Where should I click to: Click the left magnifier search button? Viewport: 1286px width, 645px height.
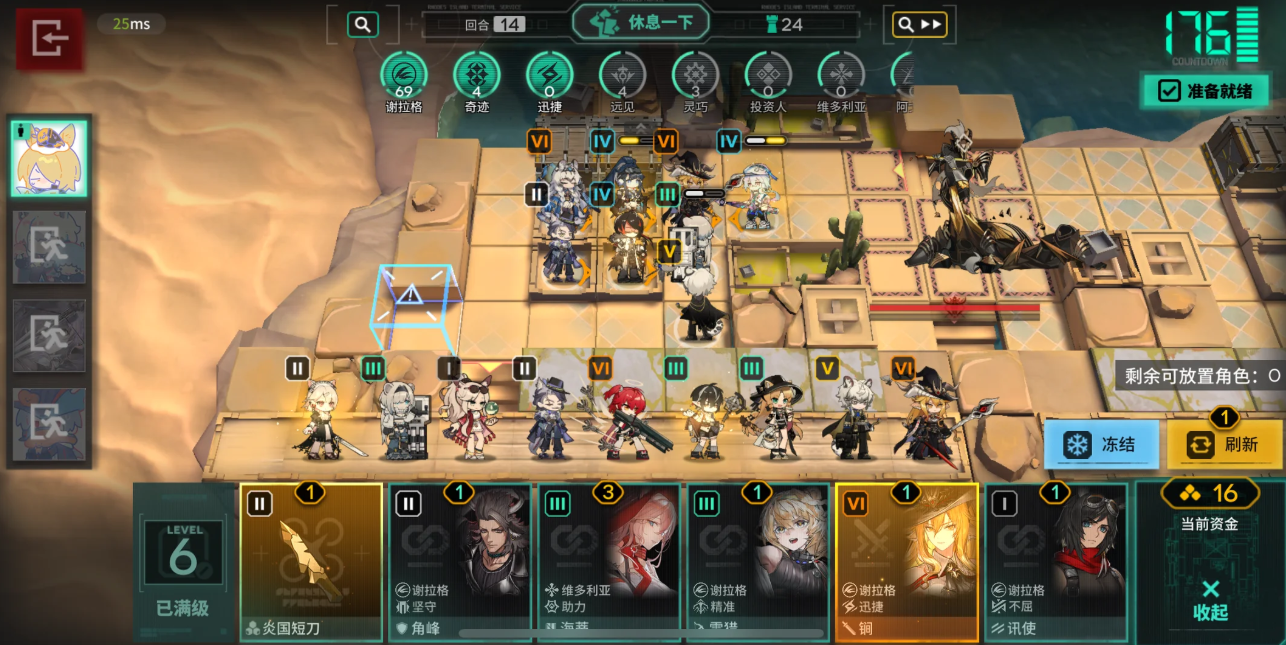coord(362,25)
